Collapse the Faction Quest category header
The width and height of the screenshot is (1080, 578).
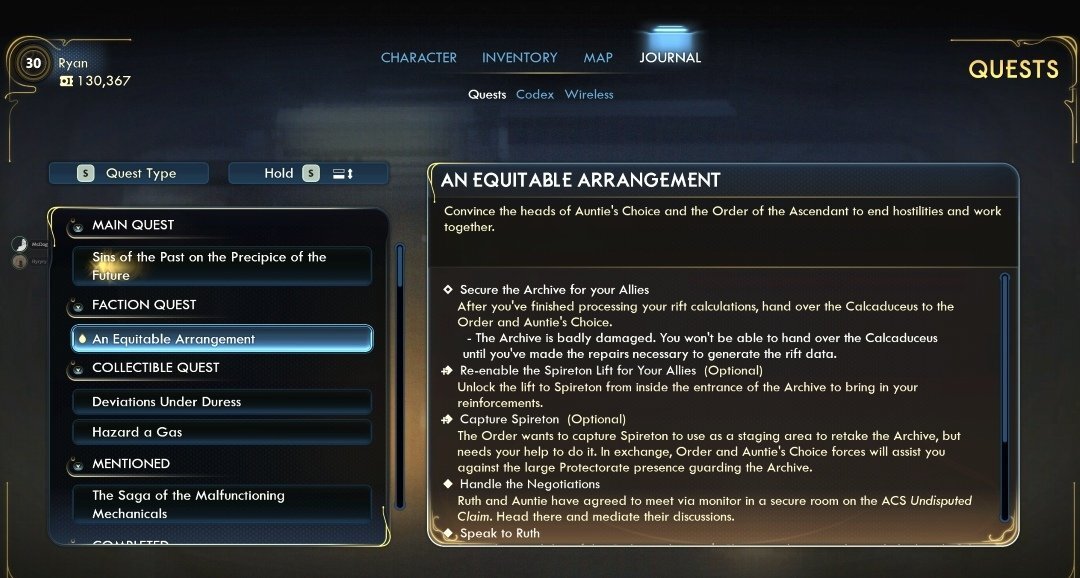(x=143, y=305)
